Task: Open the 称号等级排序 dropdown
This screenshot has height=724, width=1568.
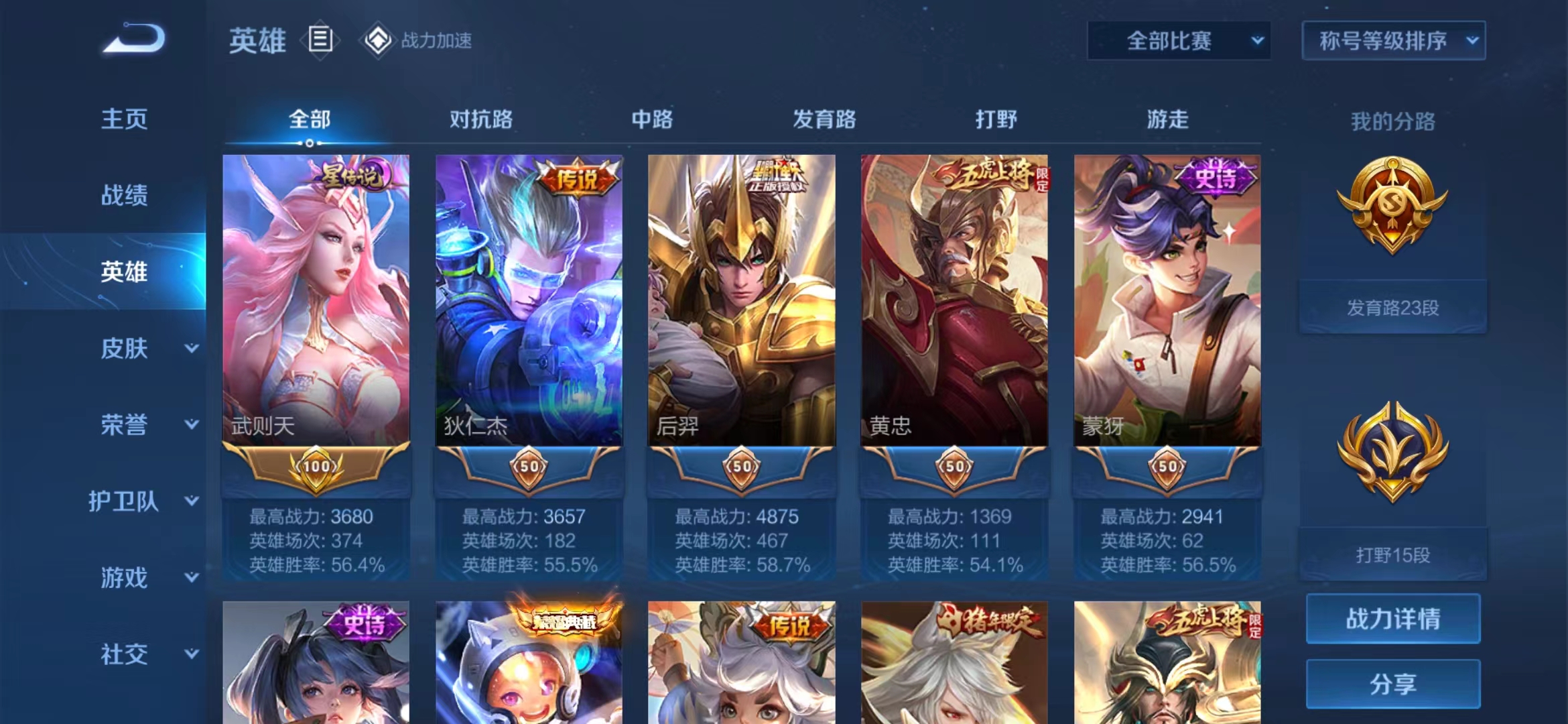Action: (x=1392, y=40)
